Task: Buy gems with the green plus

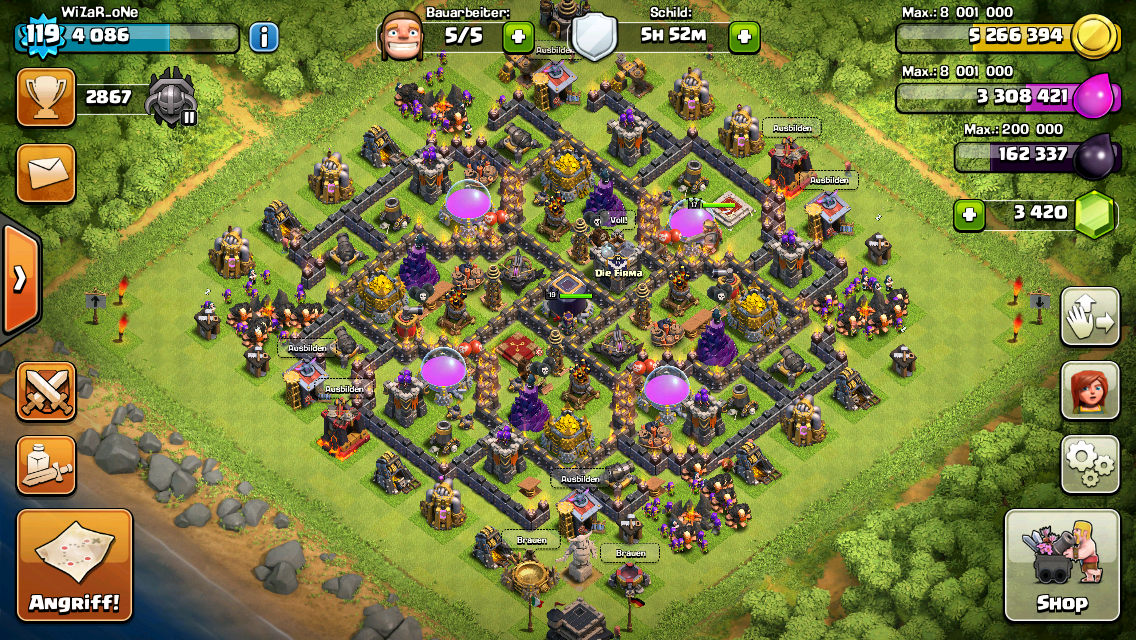Action: pyautogui.click(x=968, y=214)
